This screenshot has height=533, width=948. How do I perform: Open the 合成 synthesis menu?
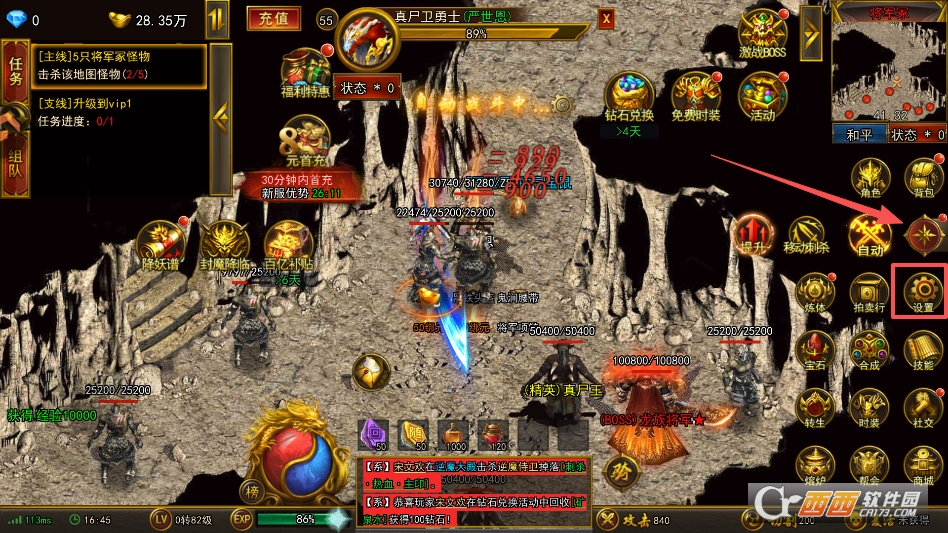click(868, 349)
